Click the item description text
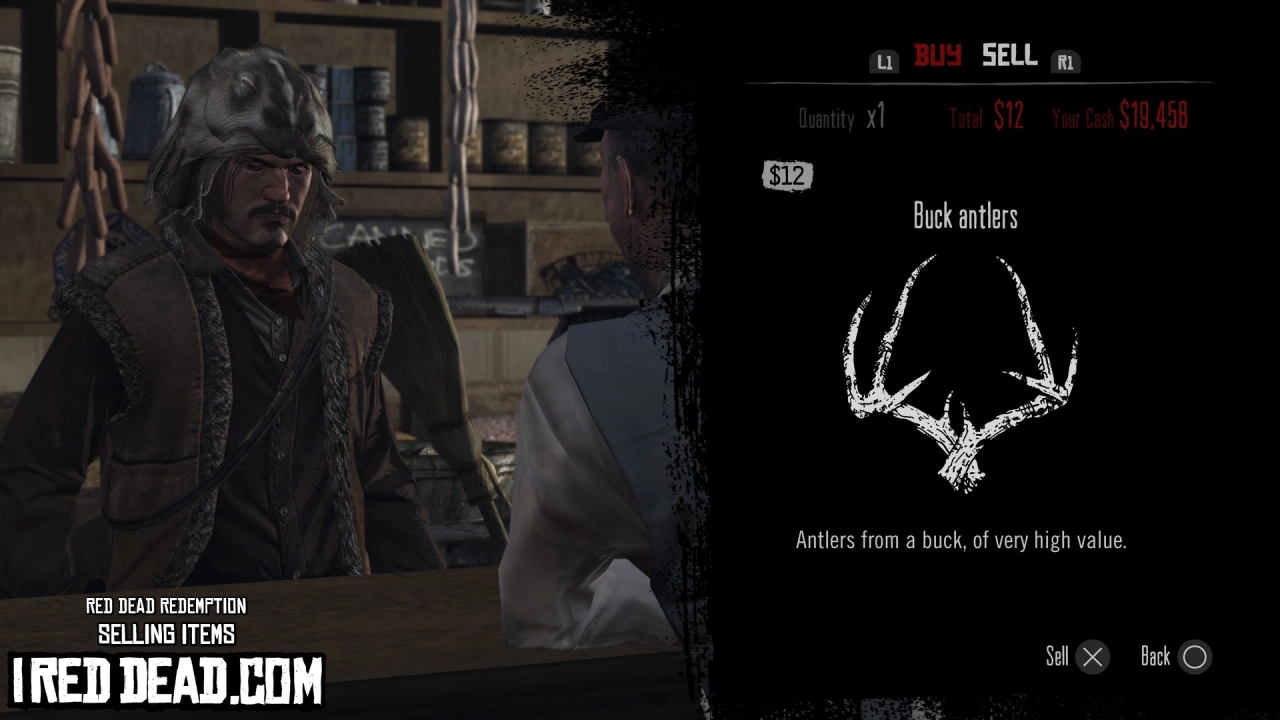The height and width of the screenshot is (720, 1280). coord(964,537)
